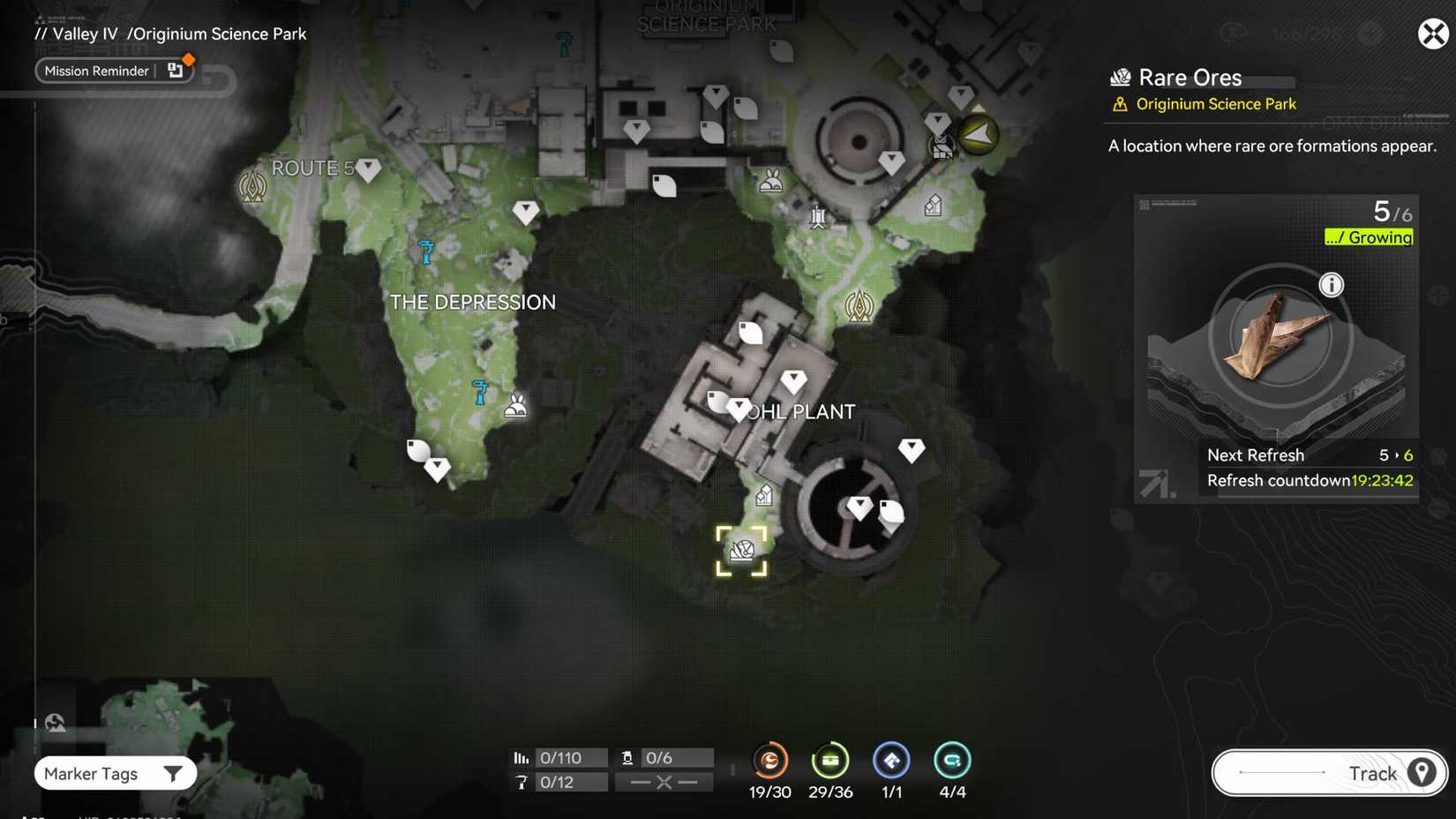Image resolution: width=1456 pixels, height=819 pixels.
Task: Expand the compass widget in the bottom-left corner
Action: (55, 722)
